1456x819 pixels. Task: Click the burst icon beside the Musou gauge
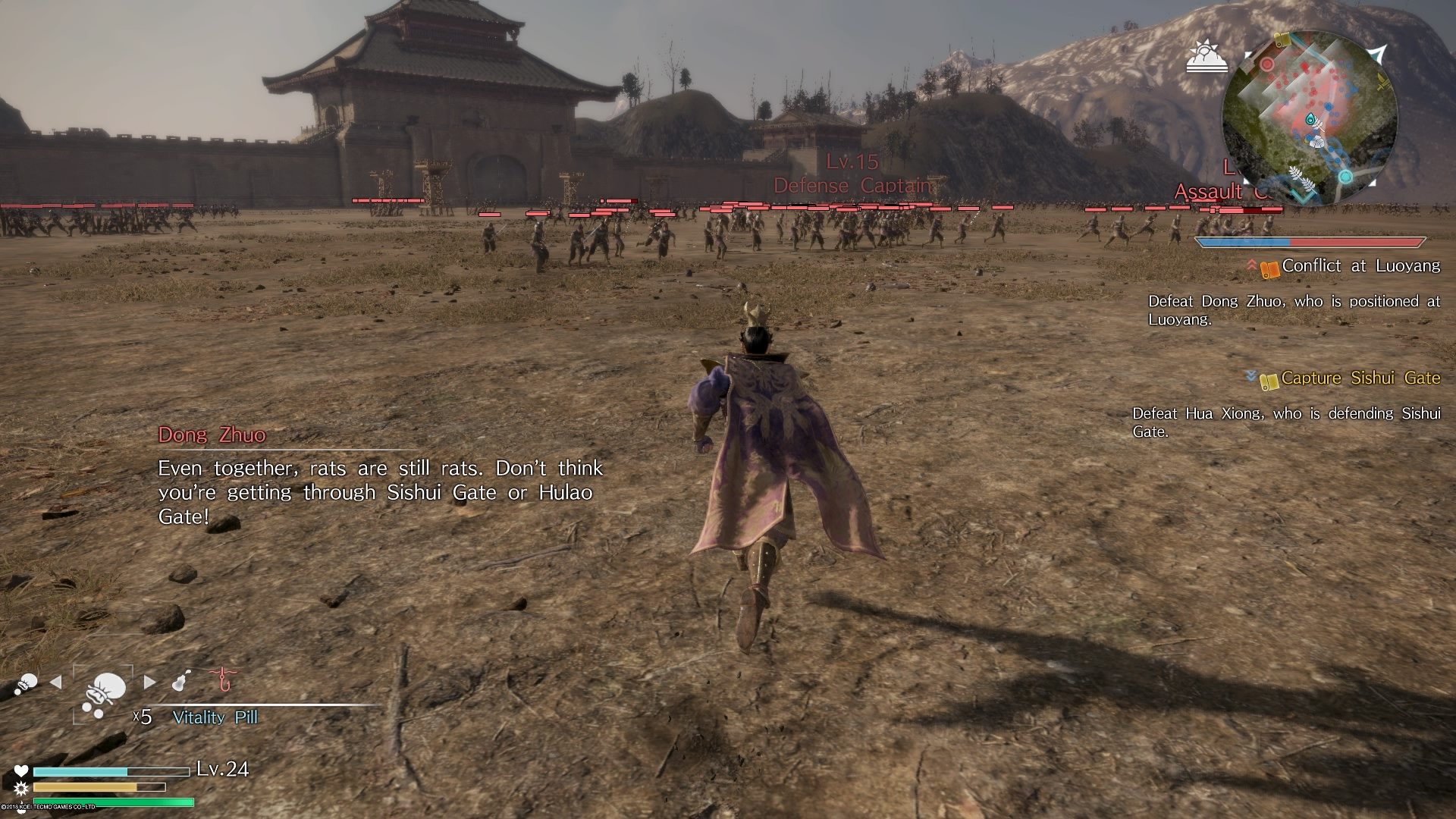tap(20, 789)
